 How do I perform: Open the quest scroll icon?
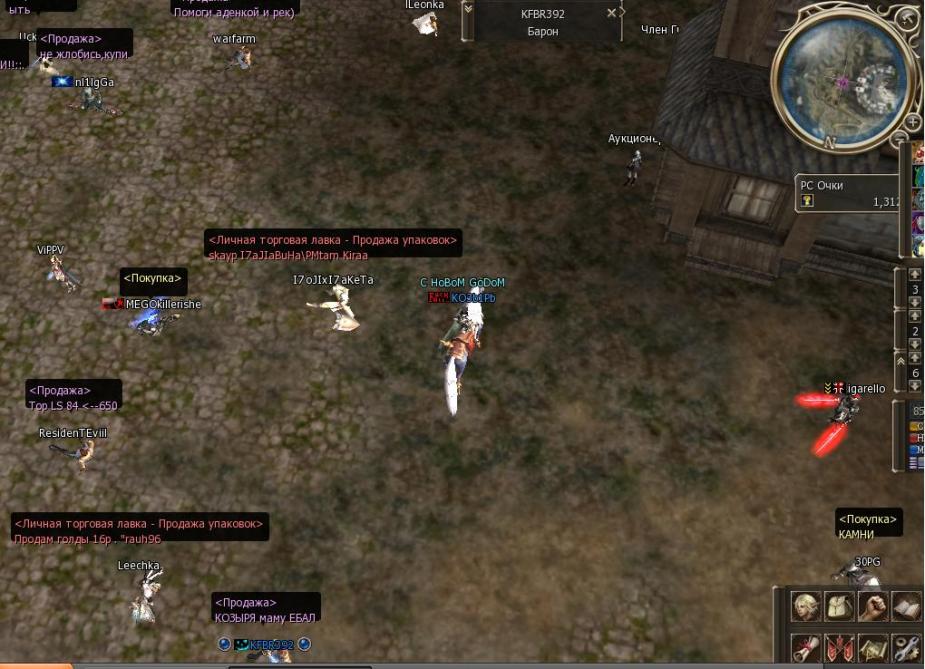point(806,648)
